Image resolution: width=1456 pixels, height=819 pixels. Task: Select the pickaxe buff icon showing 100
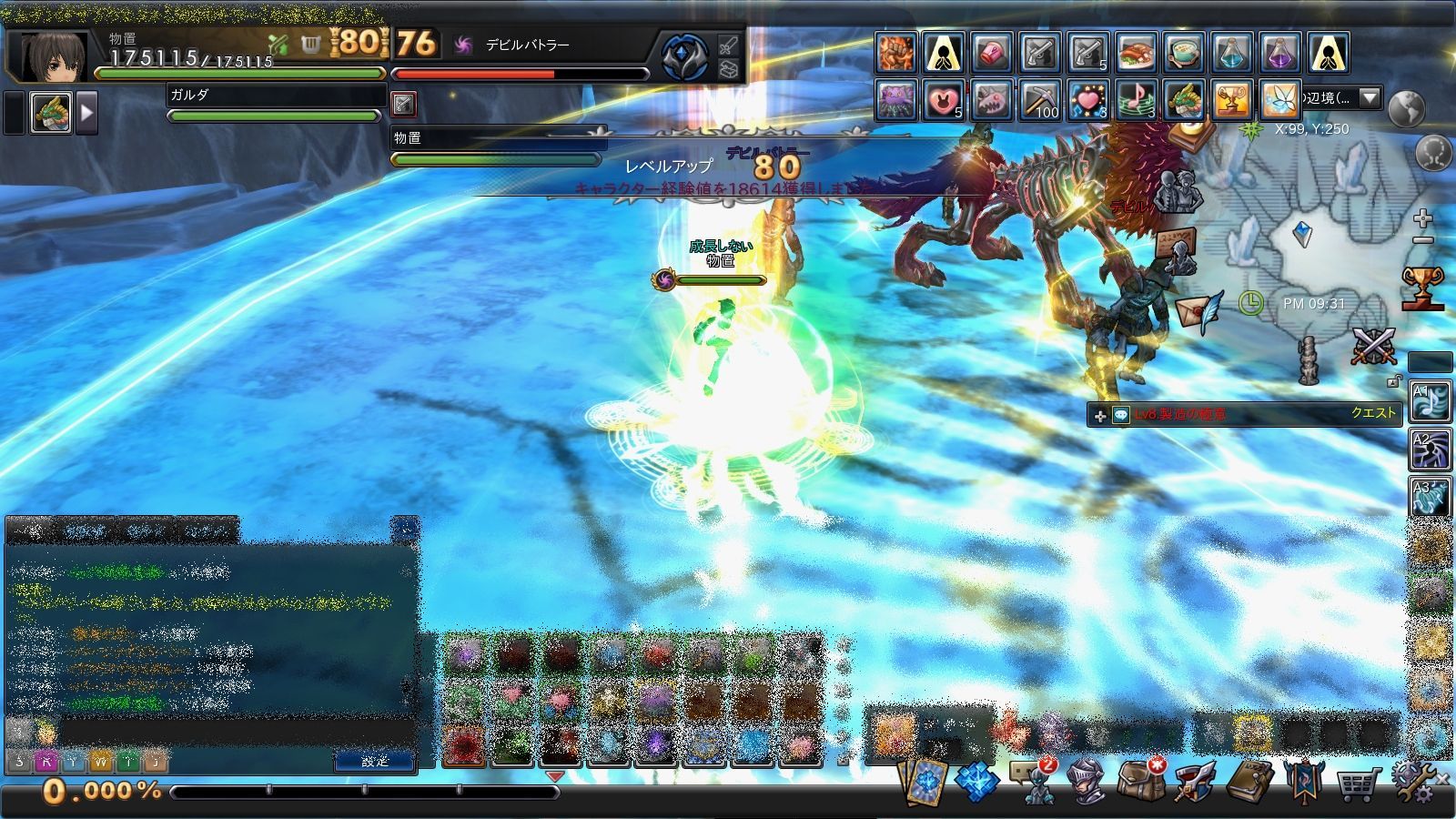1038,100
